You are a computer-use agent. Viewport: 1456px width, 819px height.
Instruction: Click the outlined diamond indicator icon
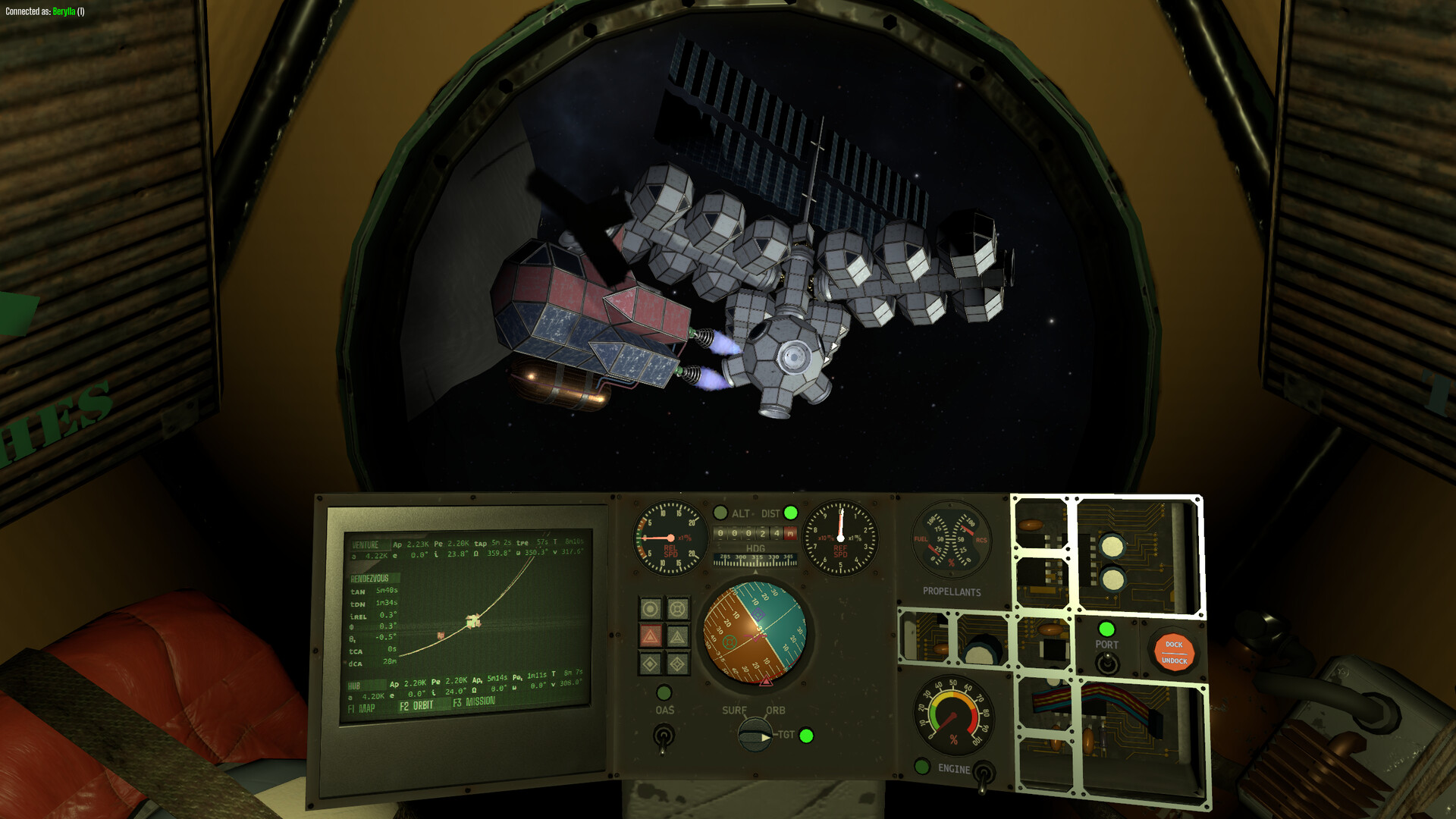[x=677, y=664]
